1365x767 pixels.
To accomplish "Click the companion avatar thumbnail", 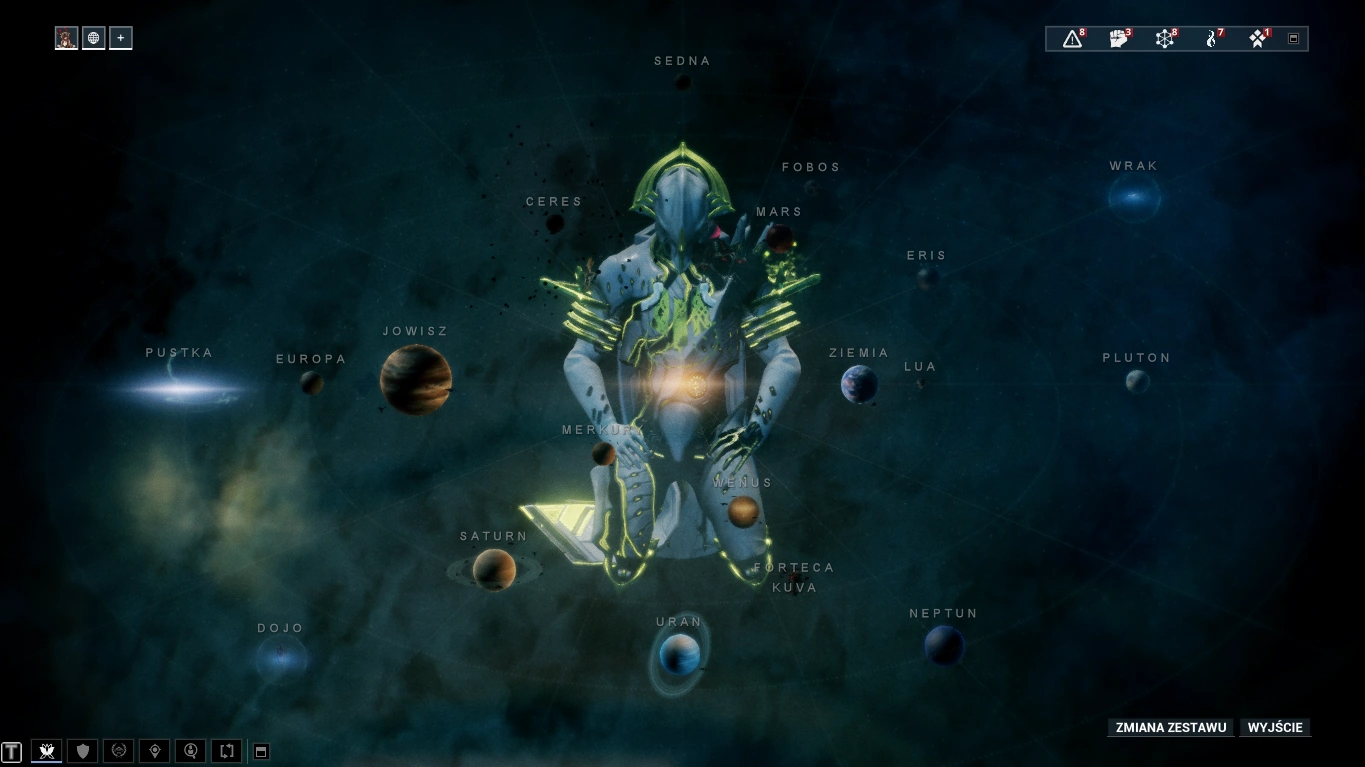I will click(66, 37).
